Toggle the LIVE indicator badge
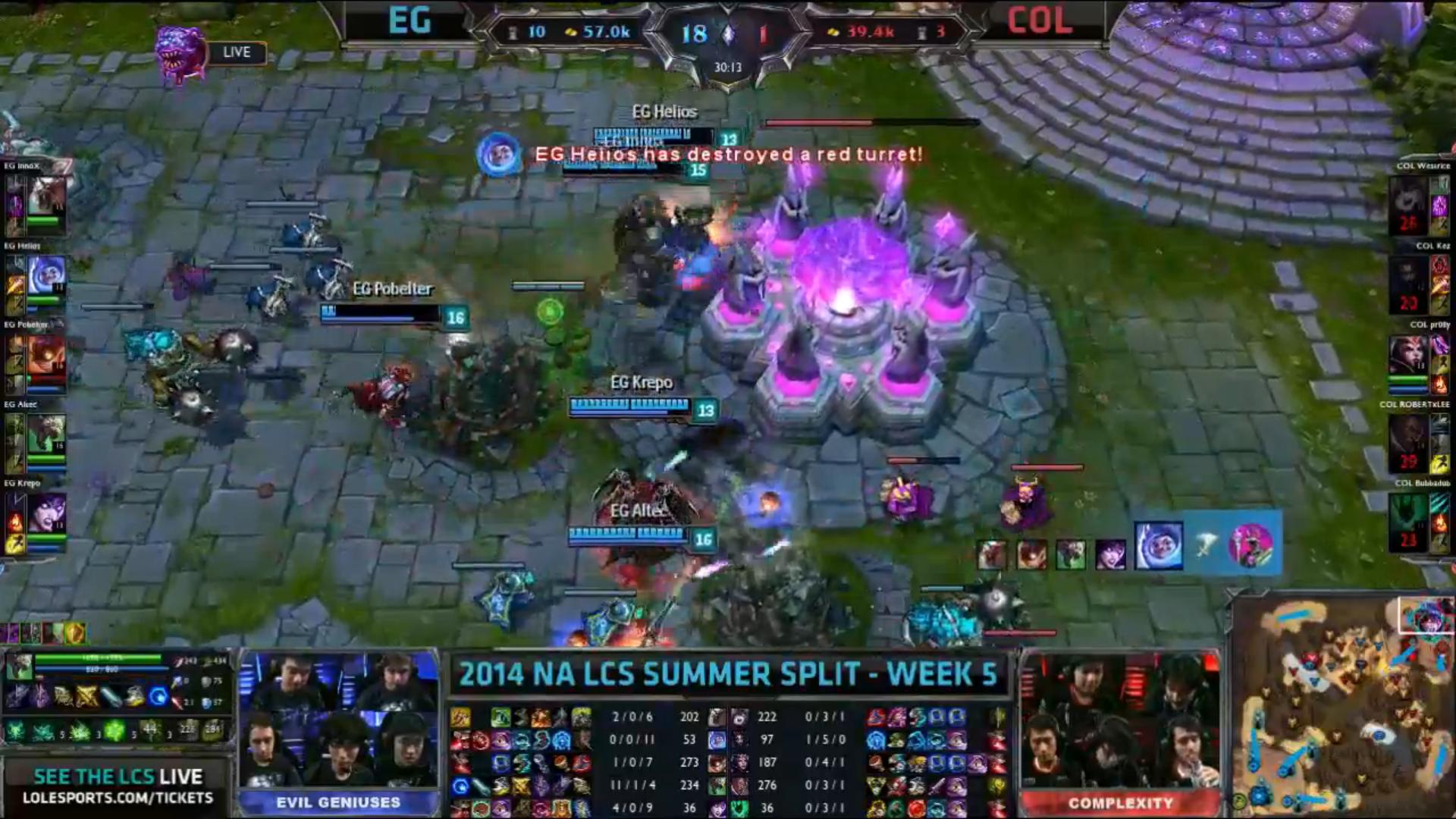 point(237,52)
